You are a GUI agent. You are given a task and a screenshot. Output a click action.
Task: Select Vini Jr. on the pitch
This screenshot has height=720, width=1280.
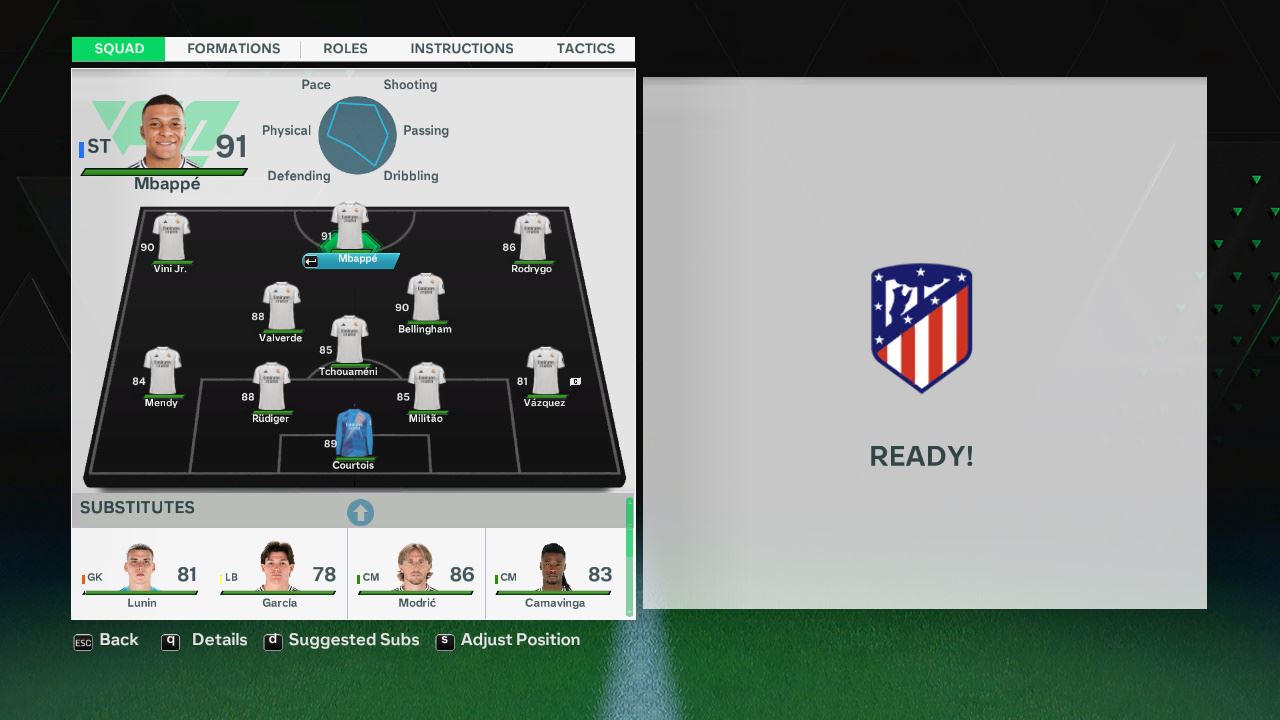(x=171, y=237)
